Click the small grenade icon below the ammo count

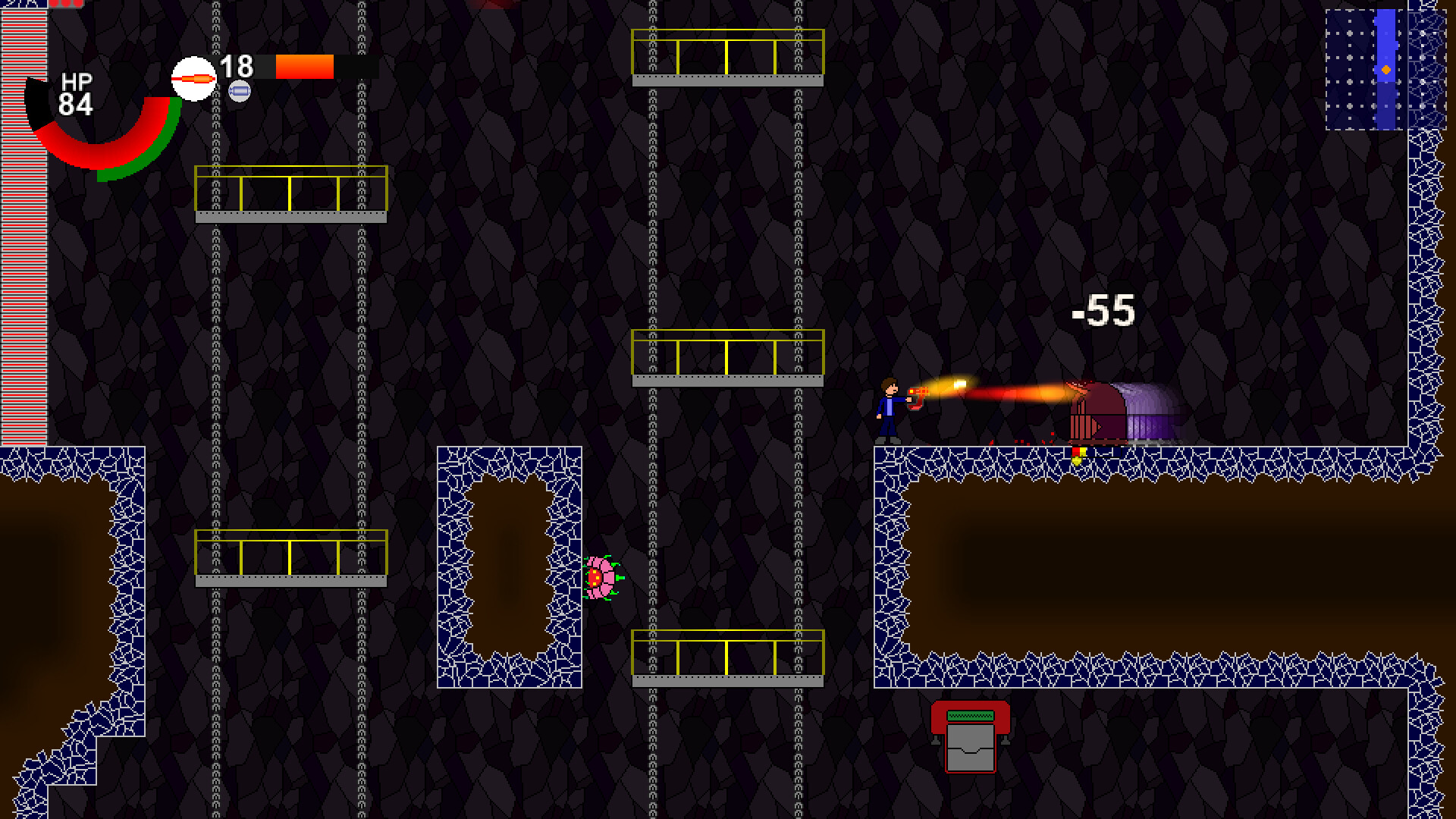pos(241,91)
